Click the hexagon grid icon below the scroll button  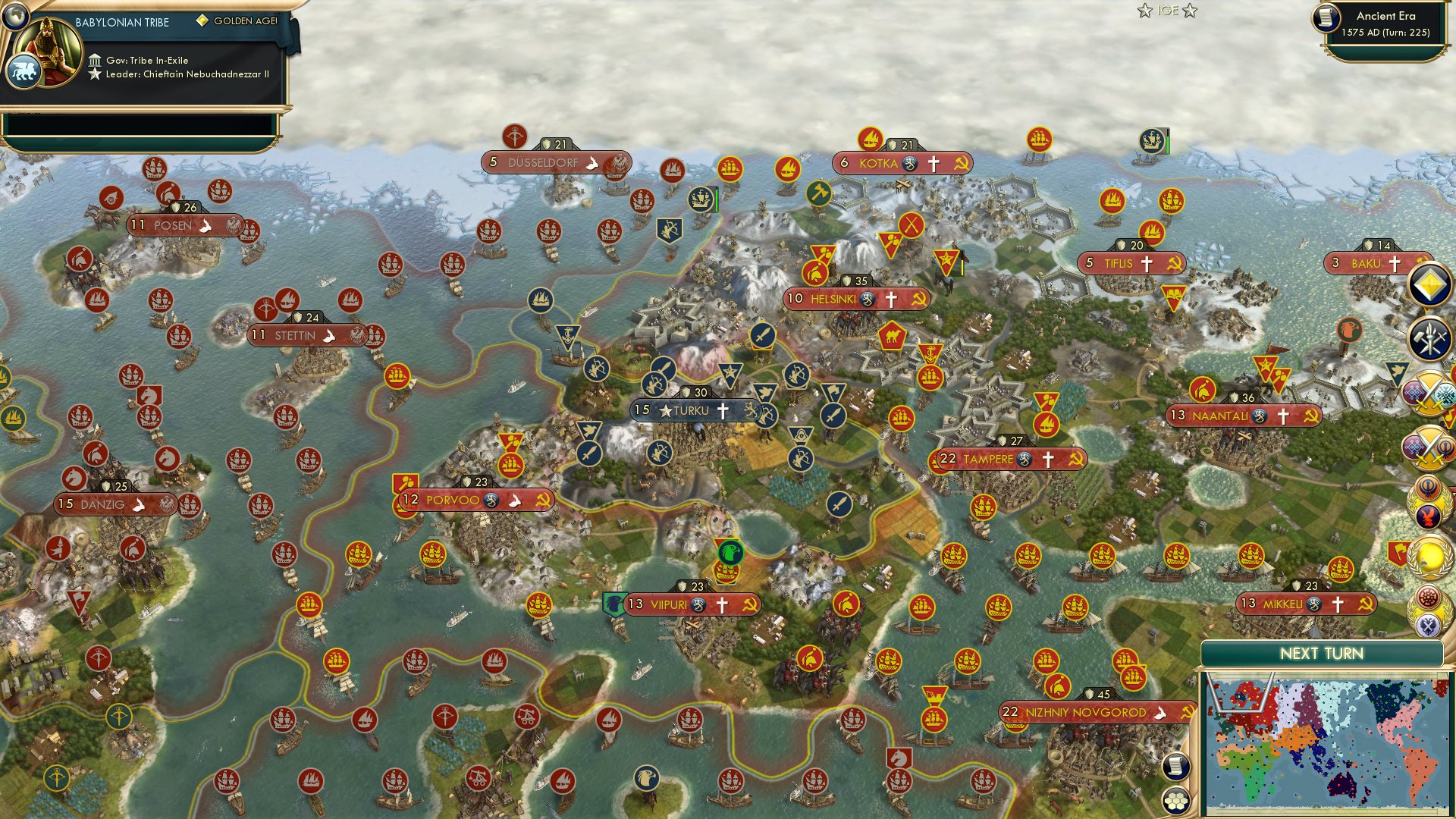[x=1175, y=802]
